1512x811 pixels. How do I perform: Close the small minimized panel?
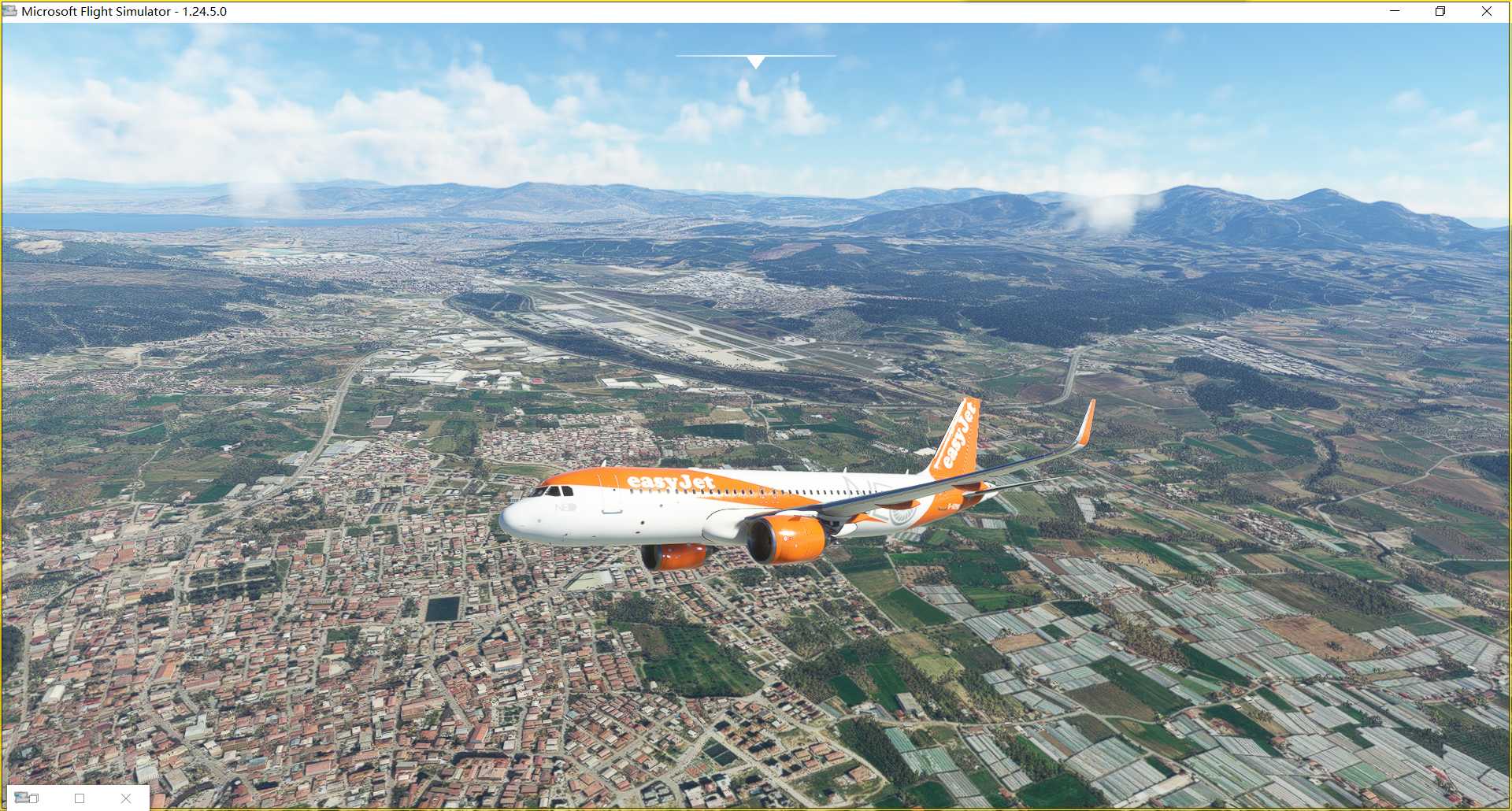coord(126,798)
